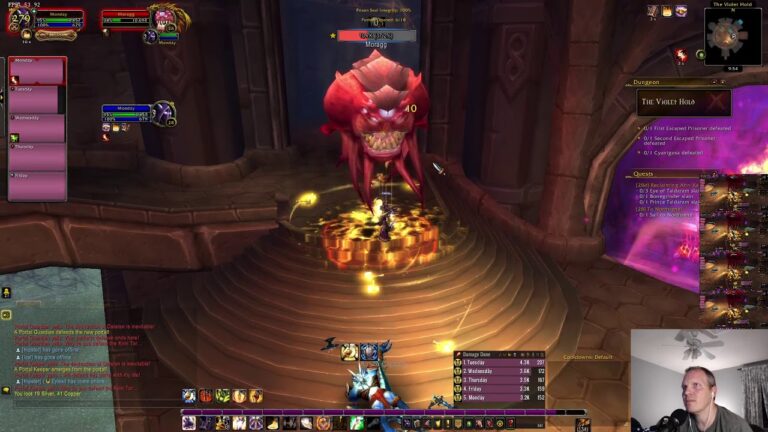The height and width of the screenshot is (432, 768).
Task: Click the Wednesday party frame
Action: 37,128
